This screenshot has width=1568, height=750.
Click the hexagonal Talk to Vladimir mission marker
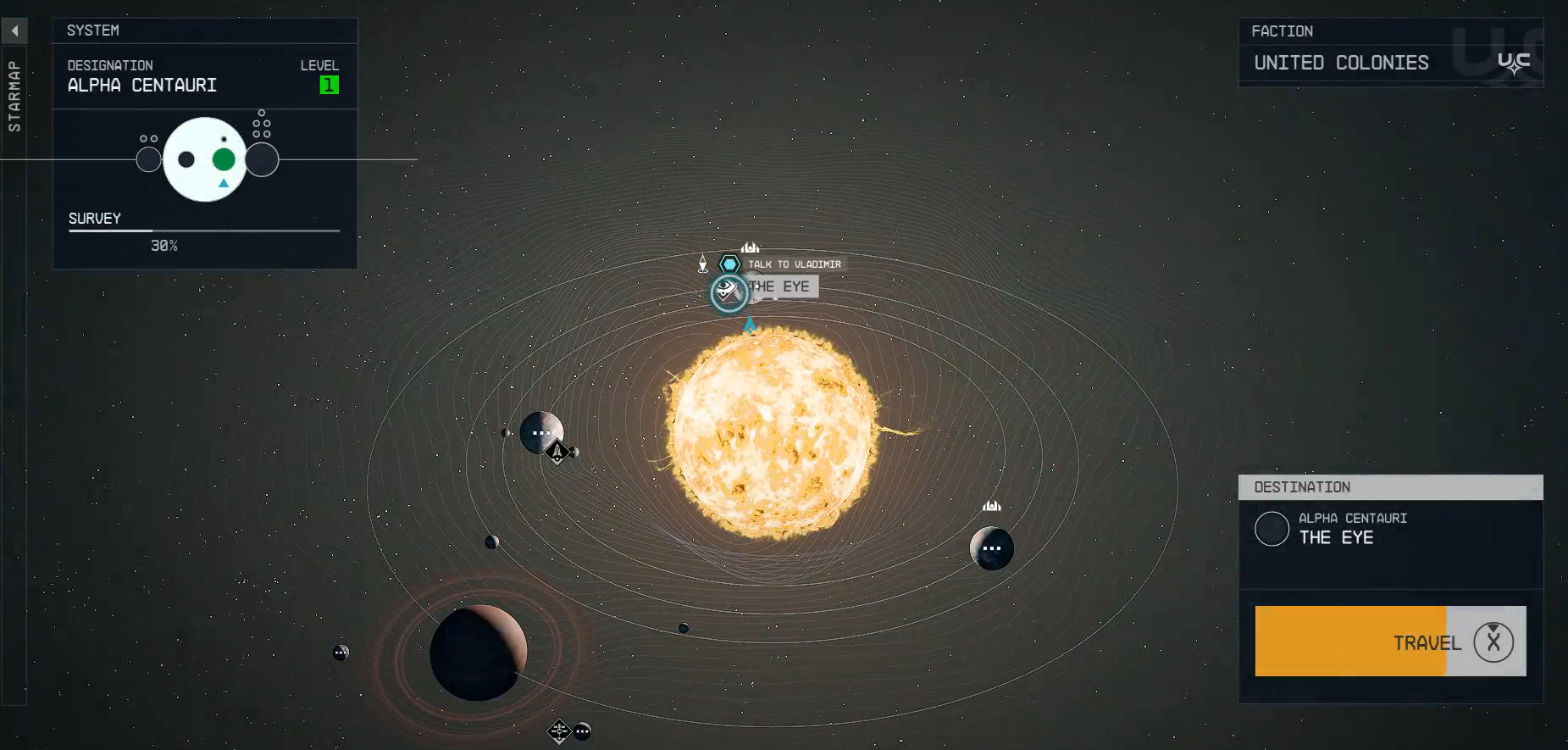tap(729, 264)
